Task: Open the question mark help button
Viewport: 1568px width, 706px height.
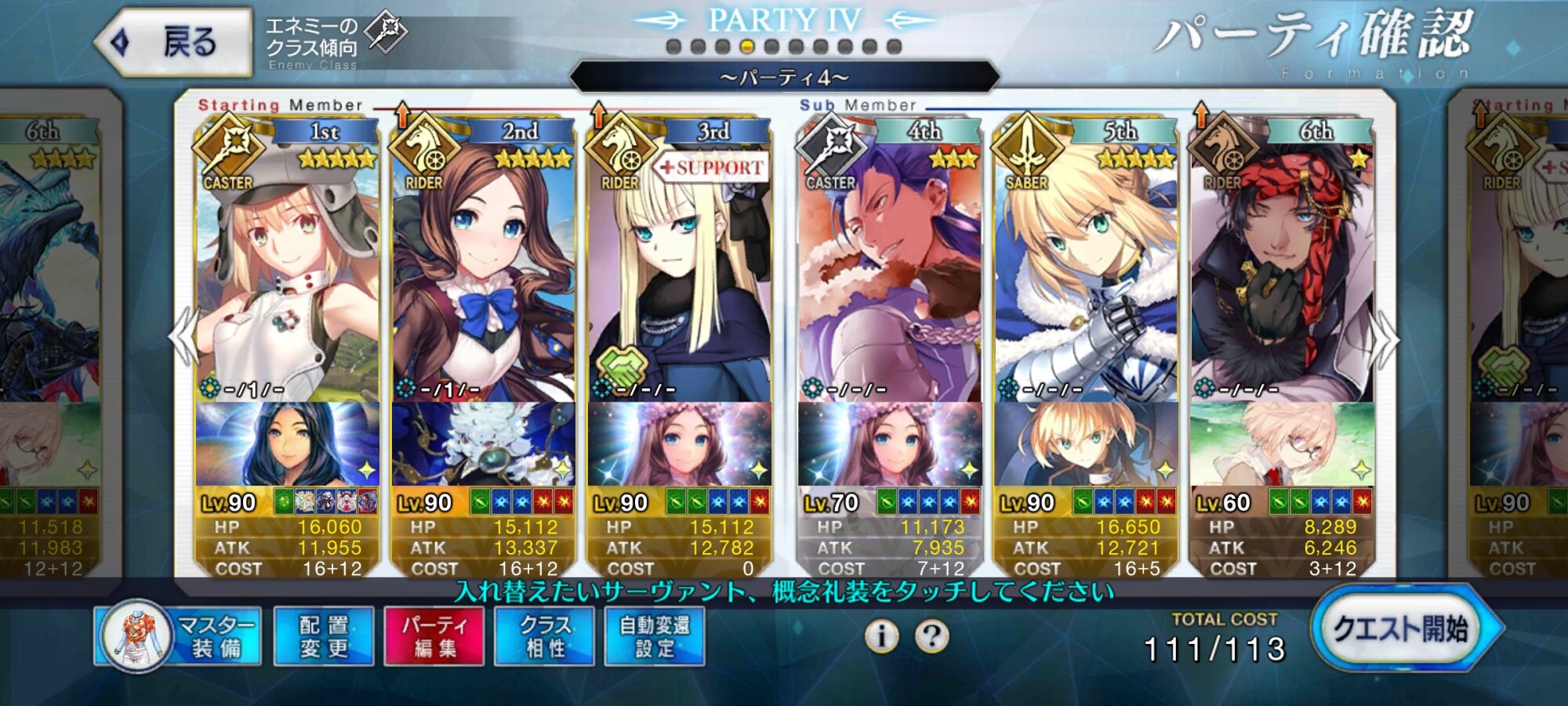Action: [931, 635]
